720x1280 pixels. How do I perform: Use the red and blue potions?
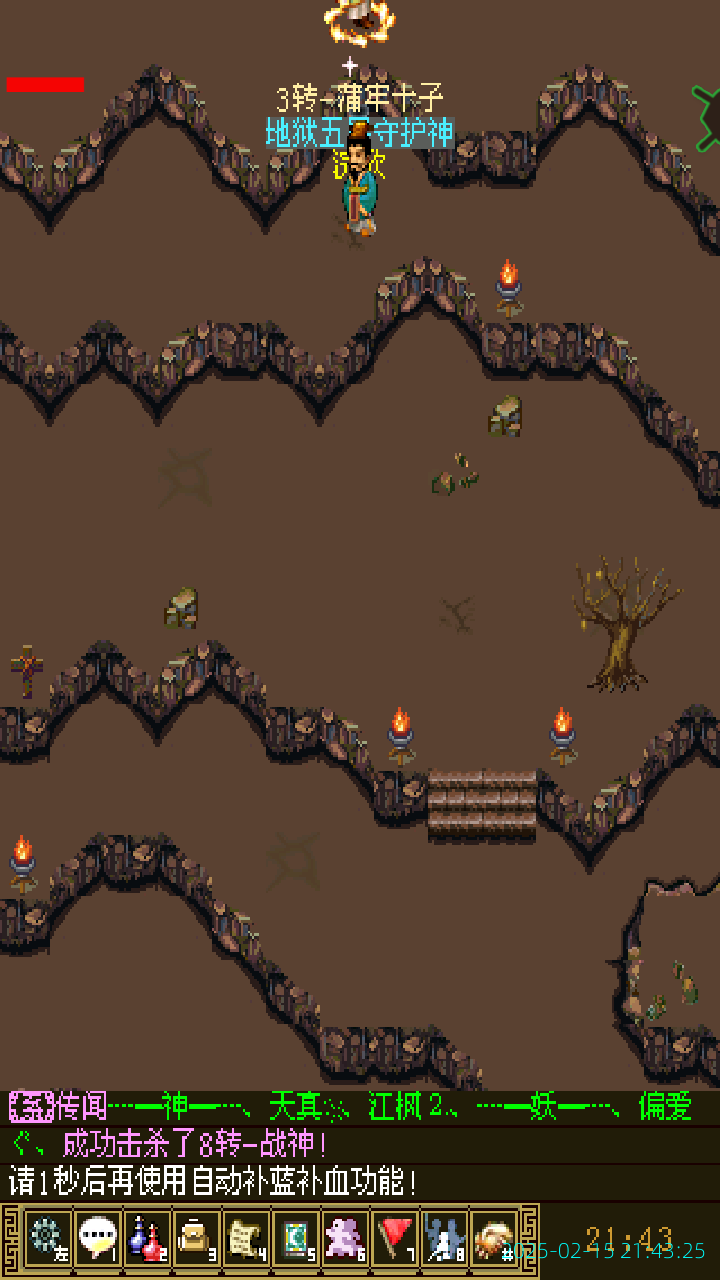(x=146, y=1238)
